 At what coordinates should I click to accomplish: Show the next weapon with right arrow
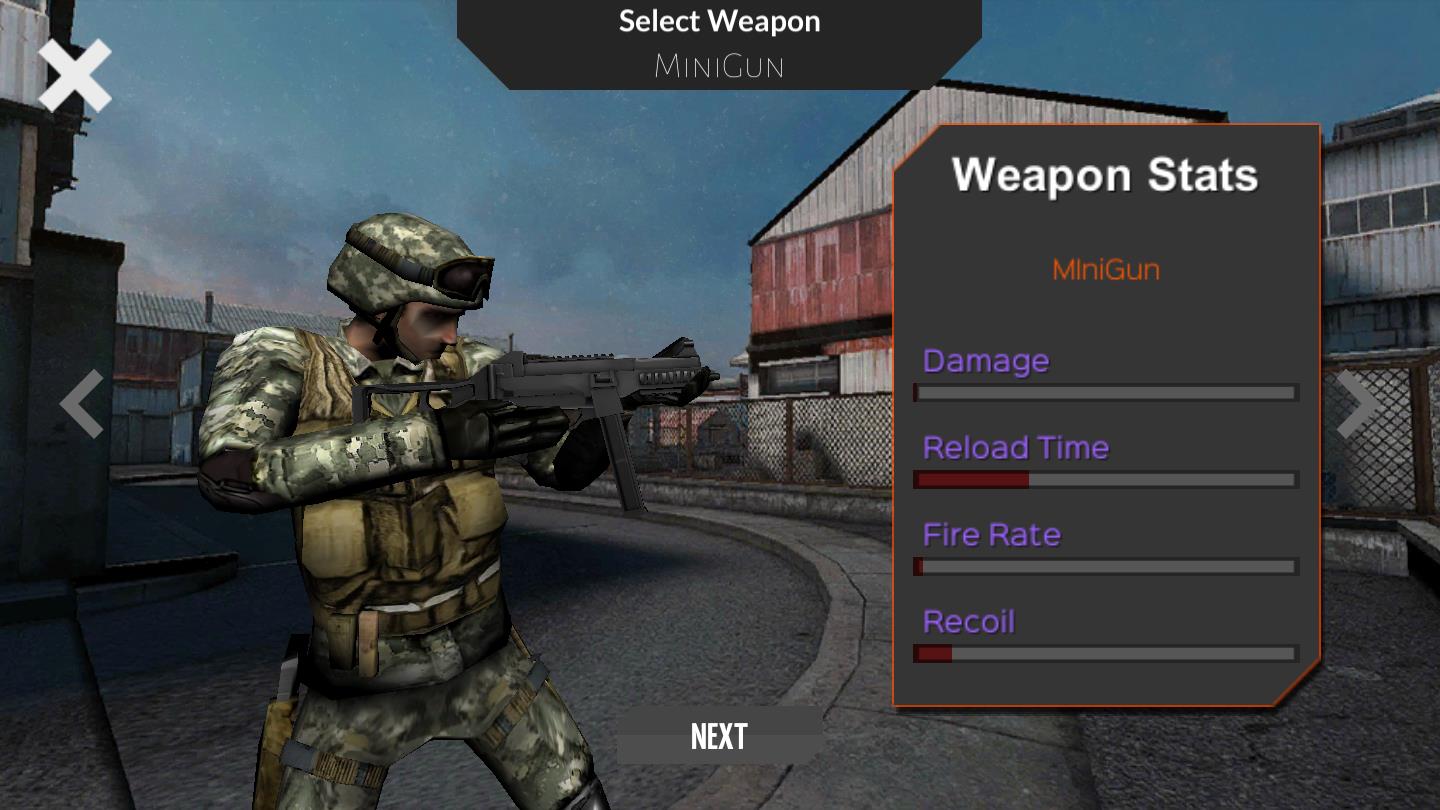point(1357,404)
